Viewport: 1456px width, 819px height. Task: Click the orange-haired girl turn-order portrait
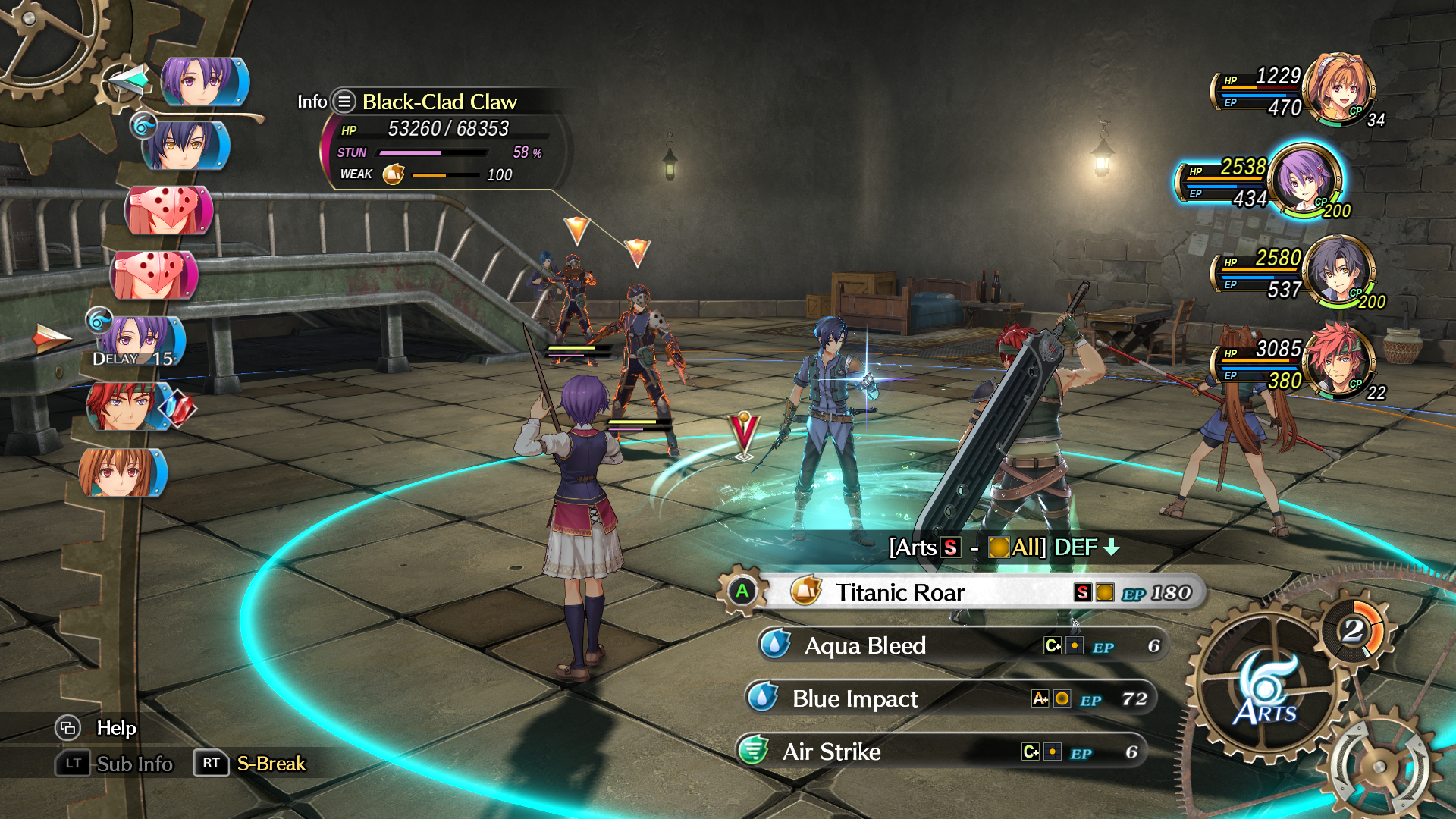[121, 472]
